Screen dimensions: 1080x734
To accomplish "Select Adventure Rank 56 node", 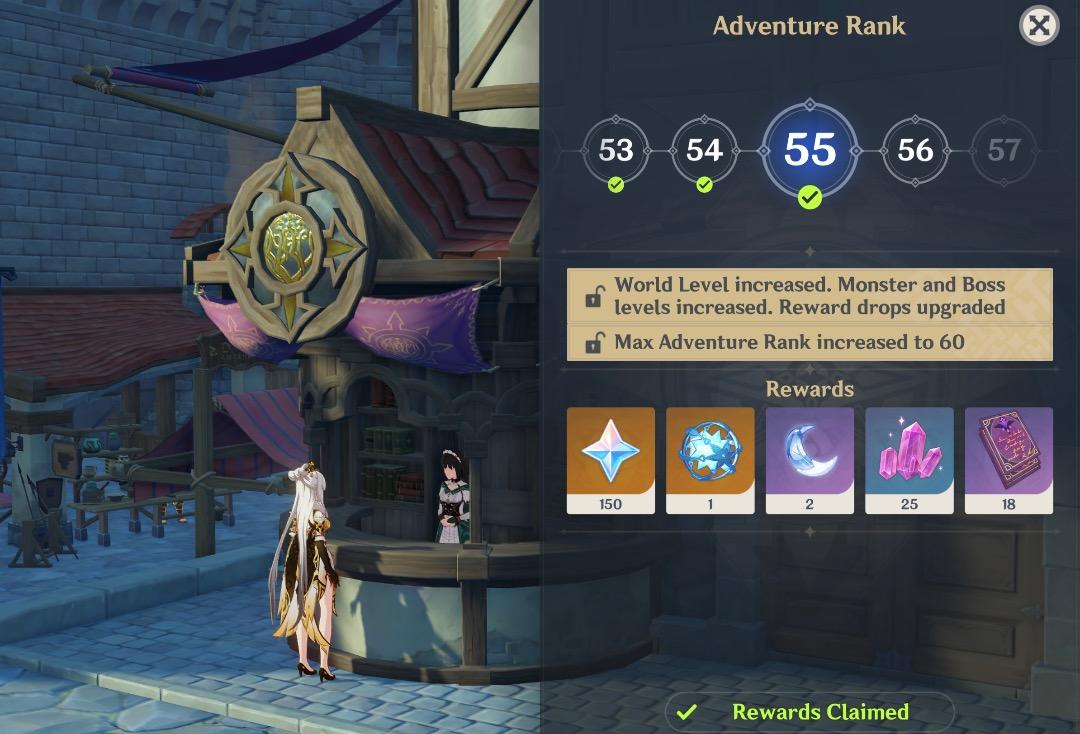I will pyautogui.click(x=915, y=151).
